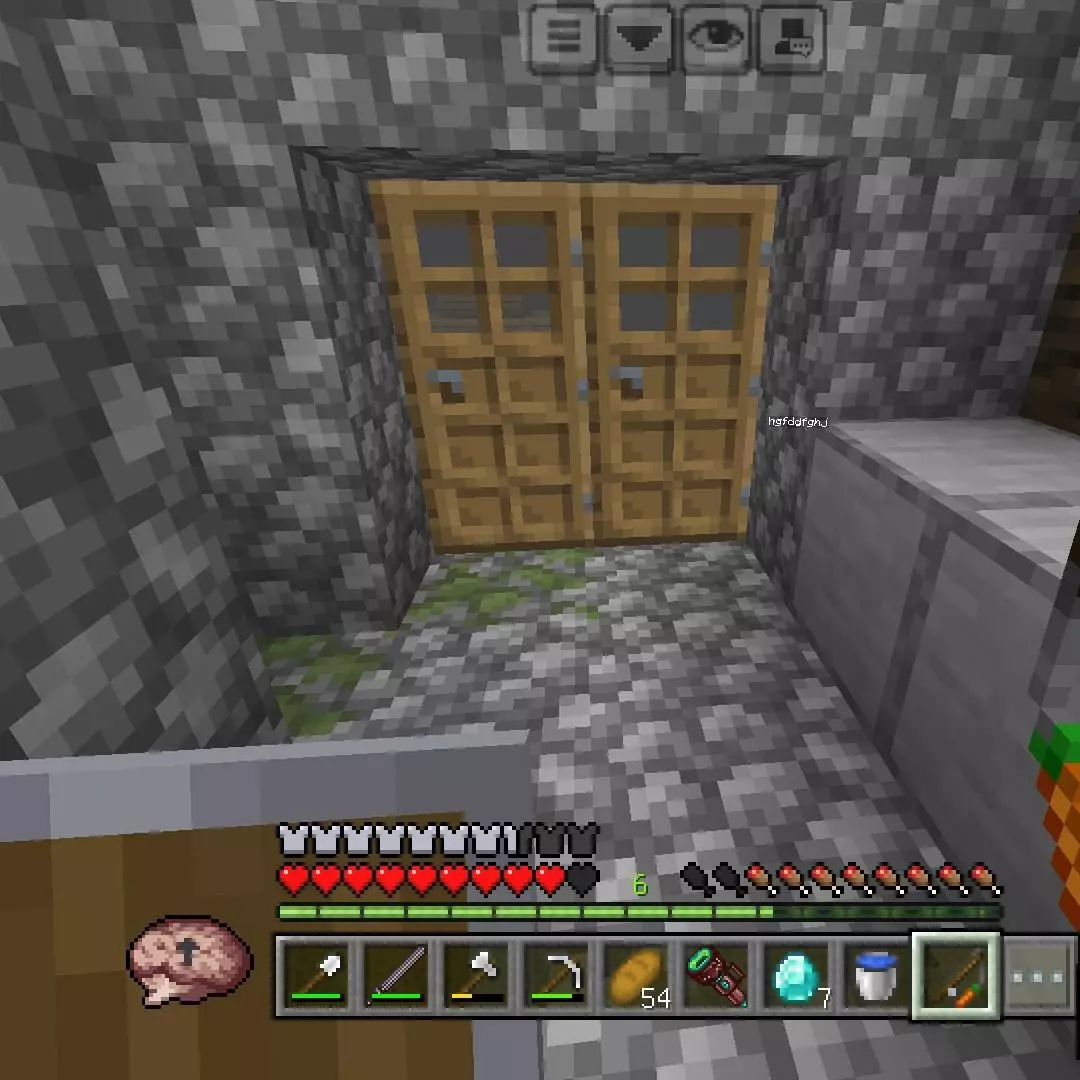
Task: Open the hamburger menu button
Action: point(564,38)
